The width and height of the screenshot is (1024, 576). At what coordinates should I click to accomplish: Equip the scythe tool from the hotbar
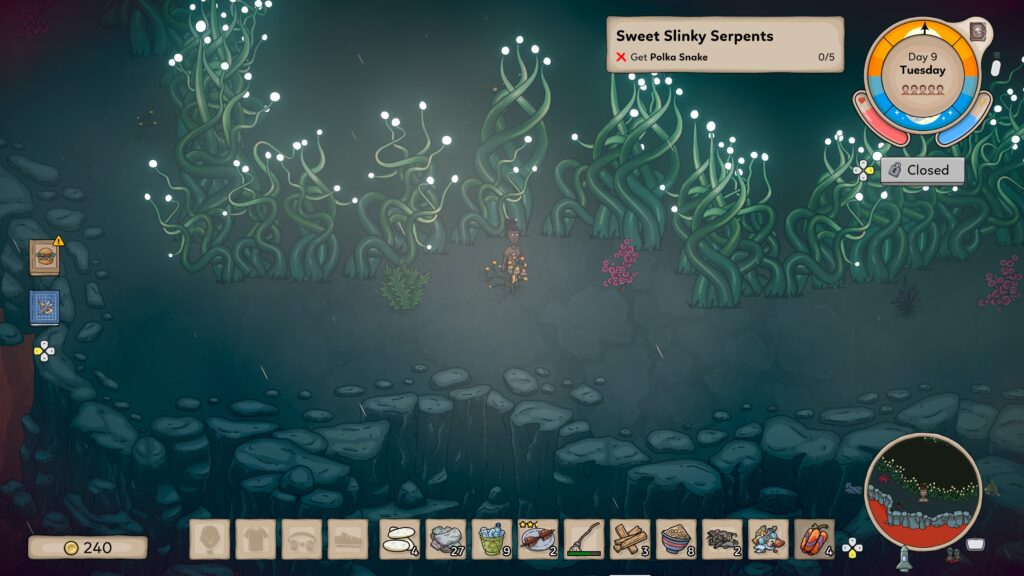pyautogui.click(x=583, y=539)
